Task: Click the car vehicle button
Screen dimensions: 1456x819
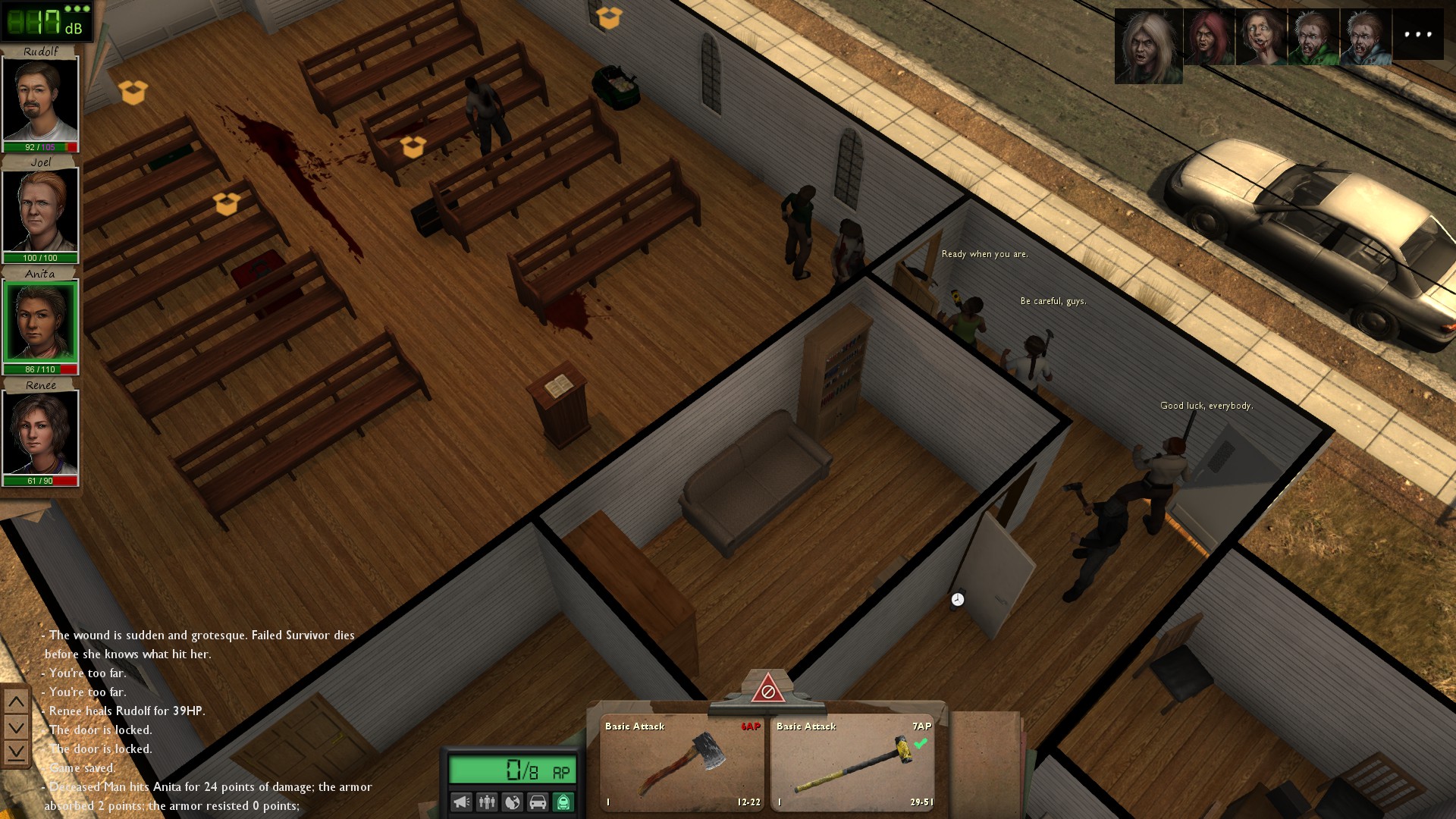Action: click(538, 802)
